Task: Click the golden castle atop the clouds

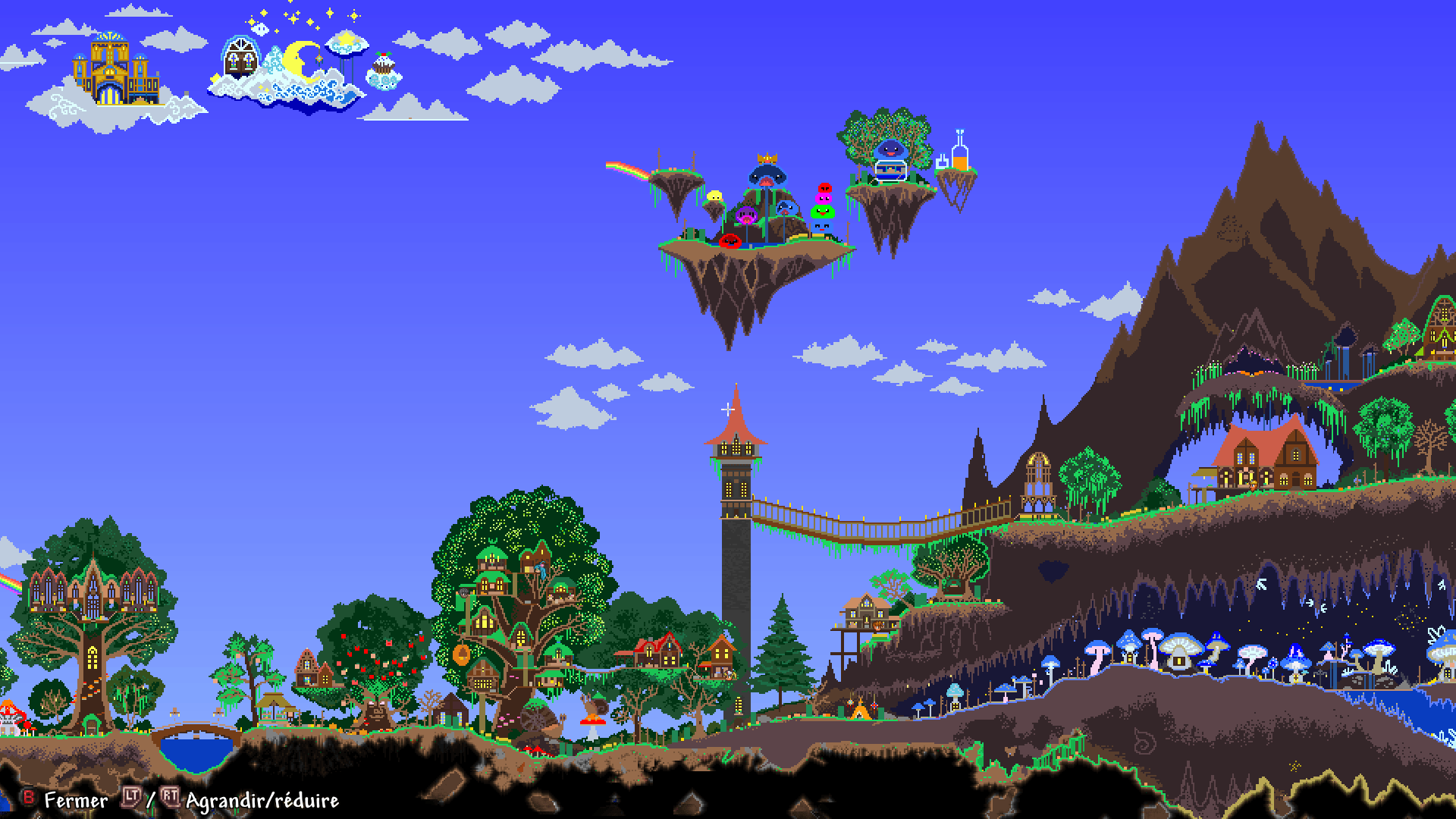Action: (x=108, y=67)
